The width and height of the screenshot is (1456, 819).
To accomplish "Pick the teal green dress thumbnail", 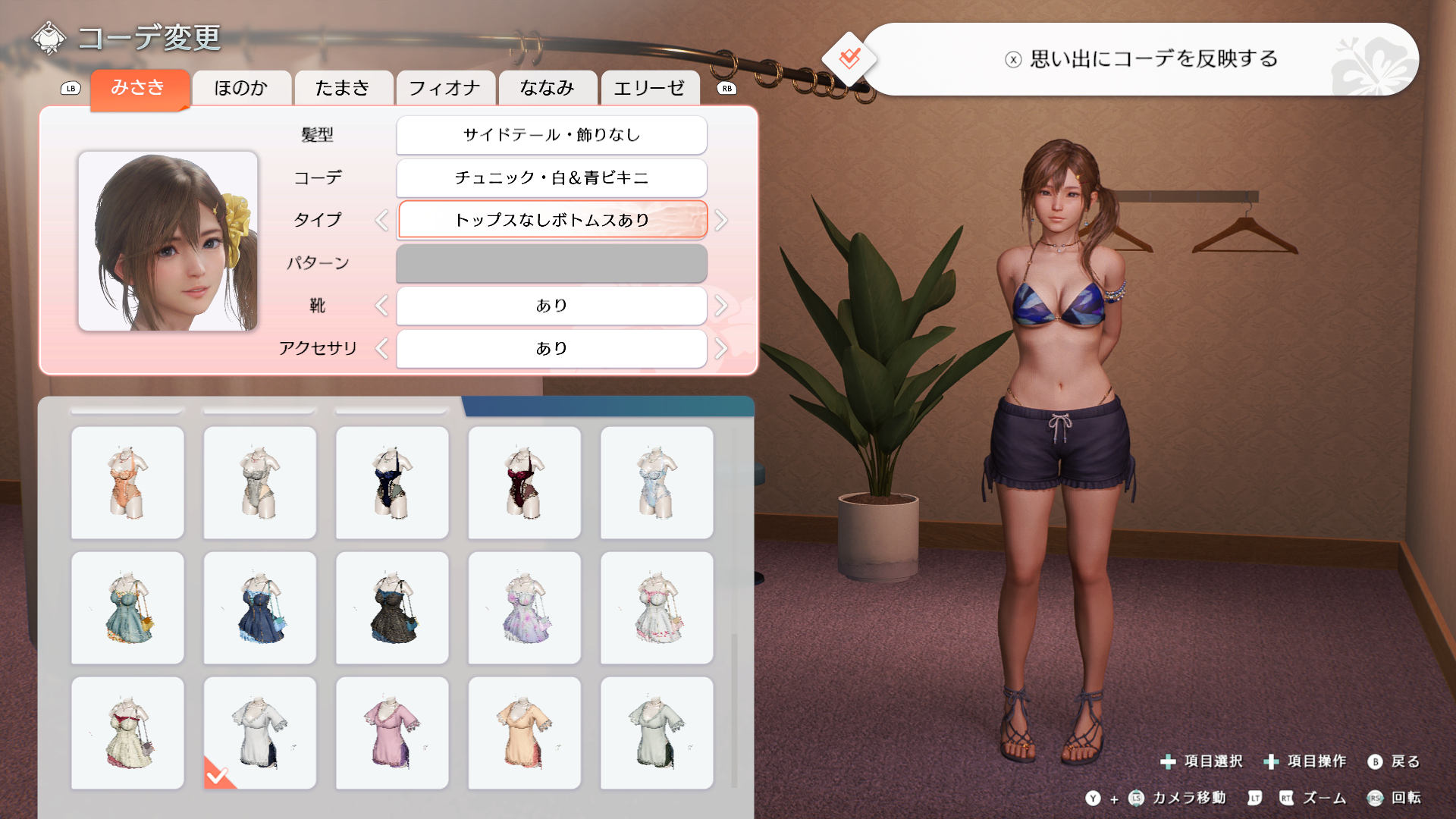I will pos(127,607).
